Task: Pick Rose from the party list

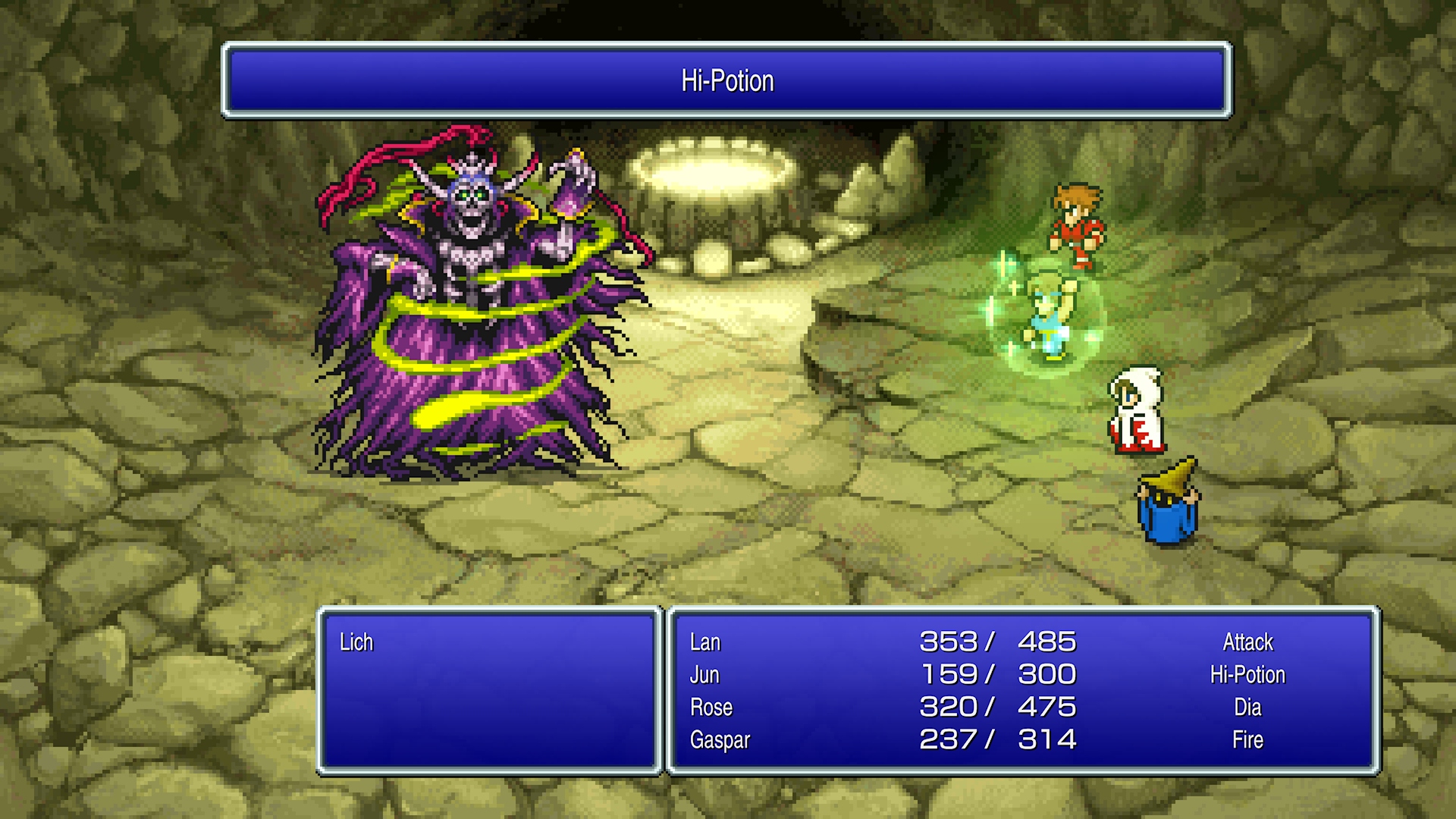Action: coord(711,708)
